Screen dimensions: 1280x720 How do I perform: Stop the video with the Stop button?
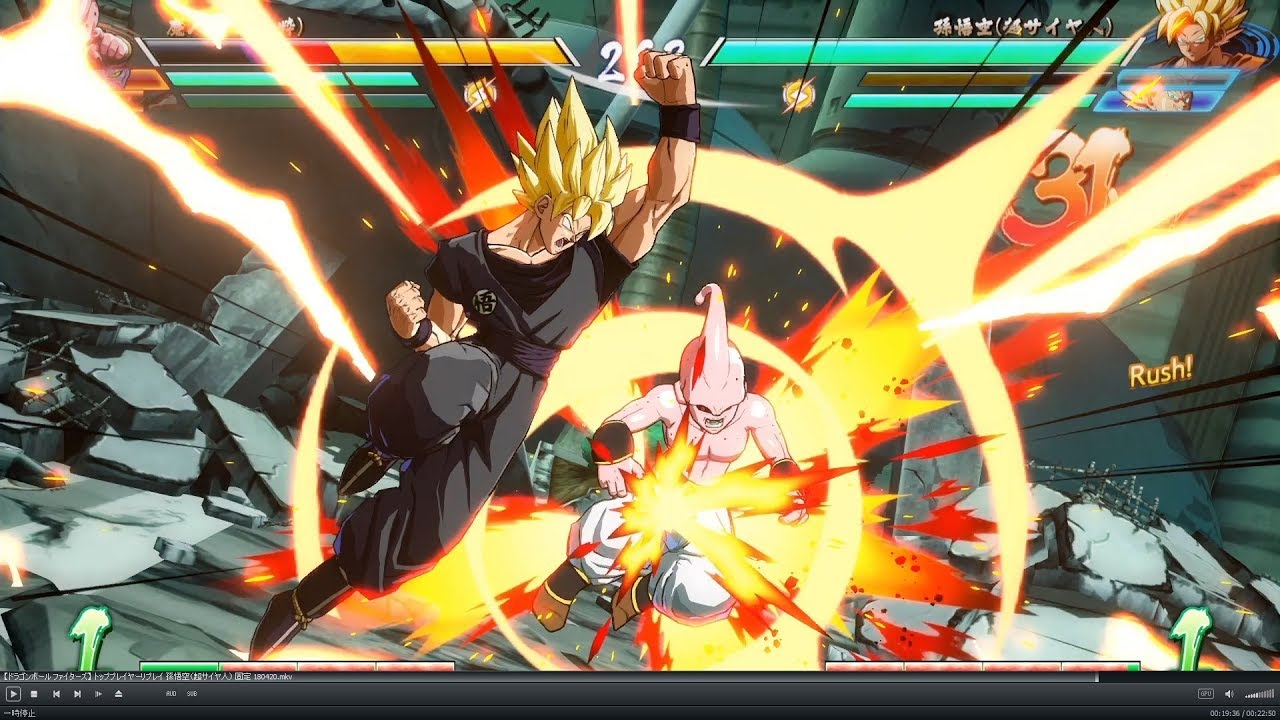click(x=34, y=693)
